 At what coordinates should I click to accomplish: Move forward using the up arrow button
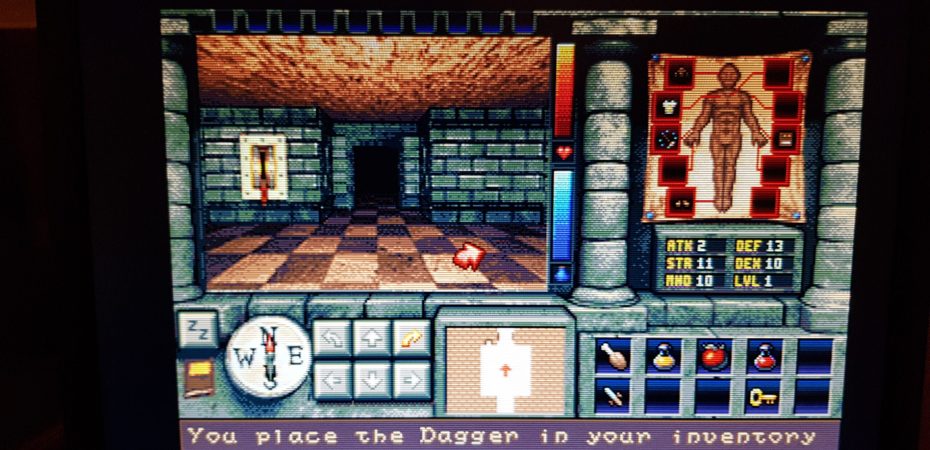(x=372, y=337)
